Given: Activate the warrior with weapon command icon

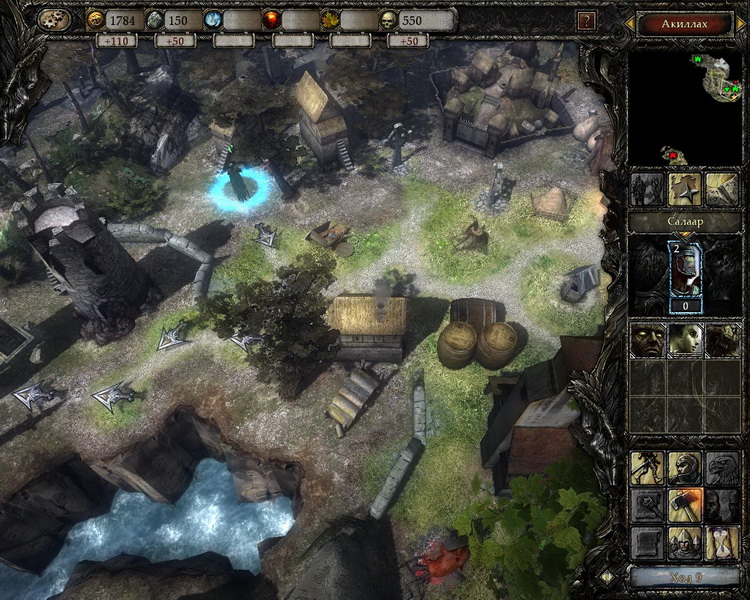Looking at the screenshot, I should [x=648, y=468].
